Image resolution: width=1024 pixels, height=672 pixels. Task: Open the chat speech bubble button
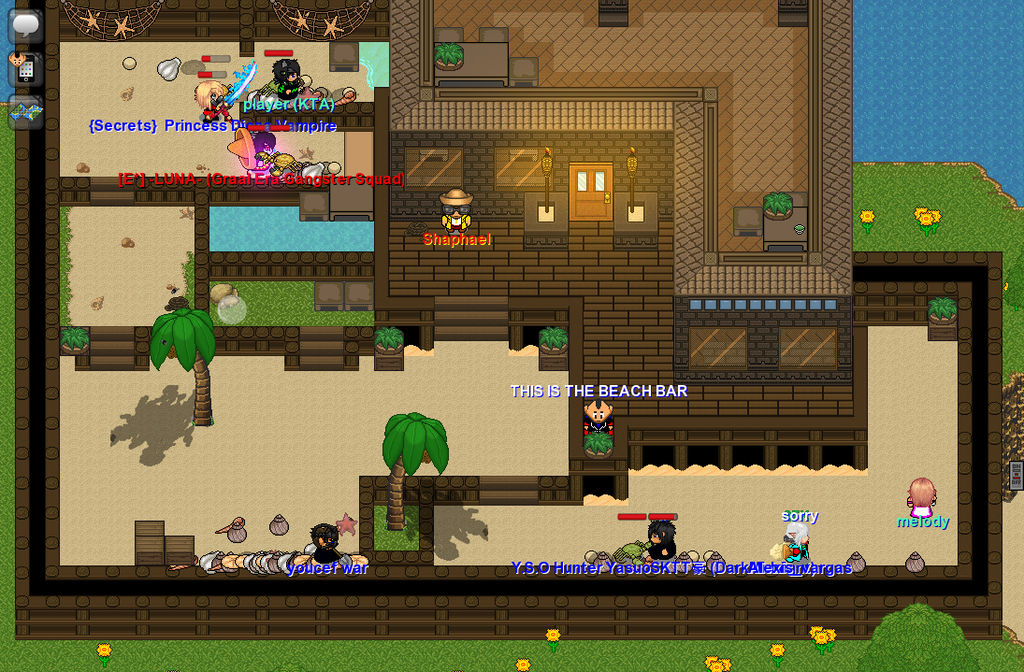tap(25, 25)
